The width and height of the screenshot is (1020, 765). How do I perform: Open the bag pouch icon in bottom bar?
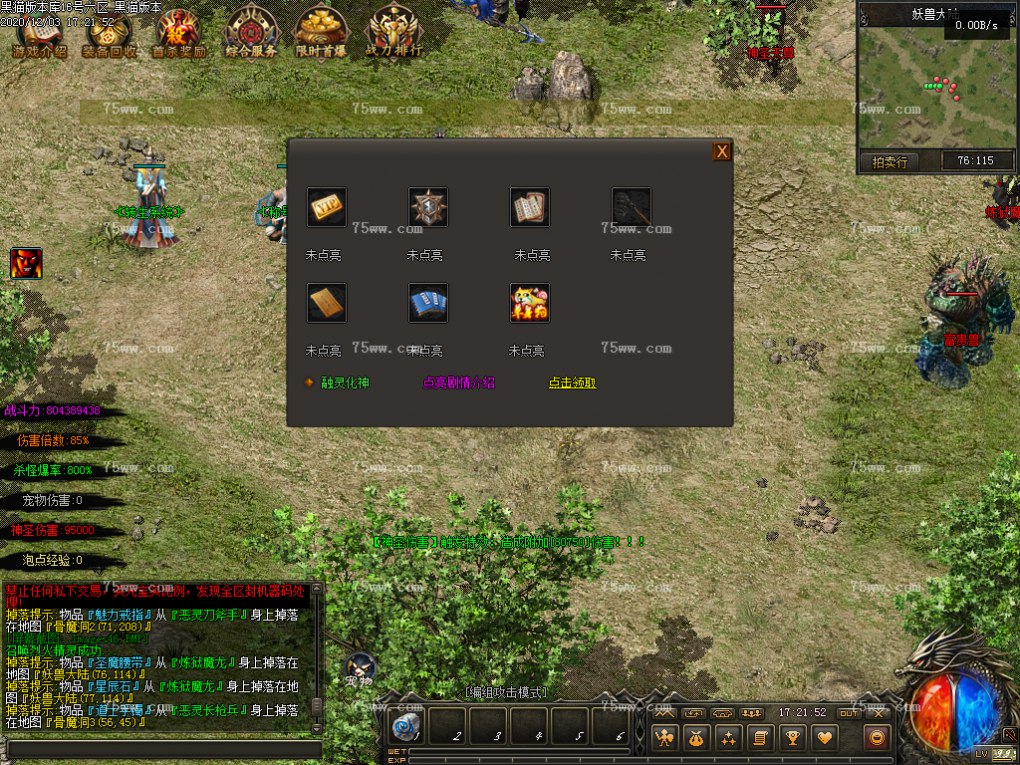point(695,738)
